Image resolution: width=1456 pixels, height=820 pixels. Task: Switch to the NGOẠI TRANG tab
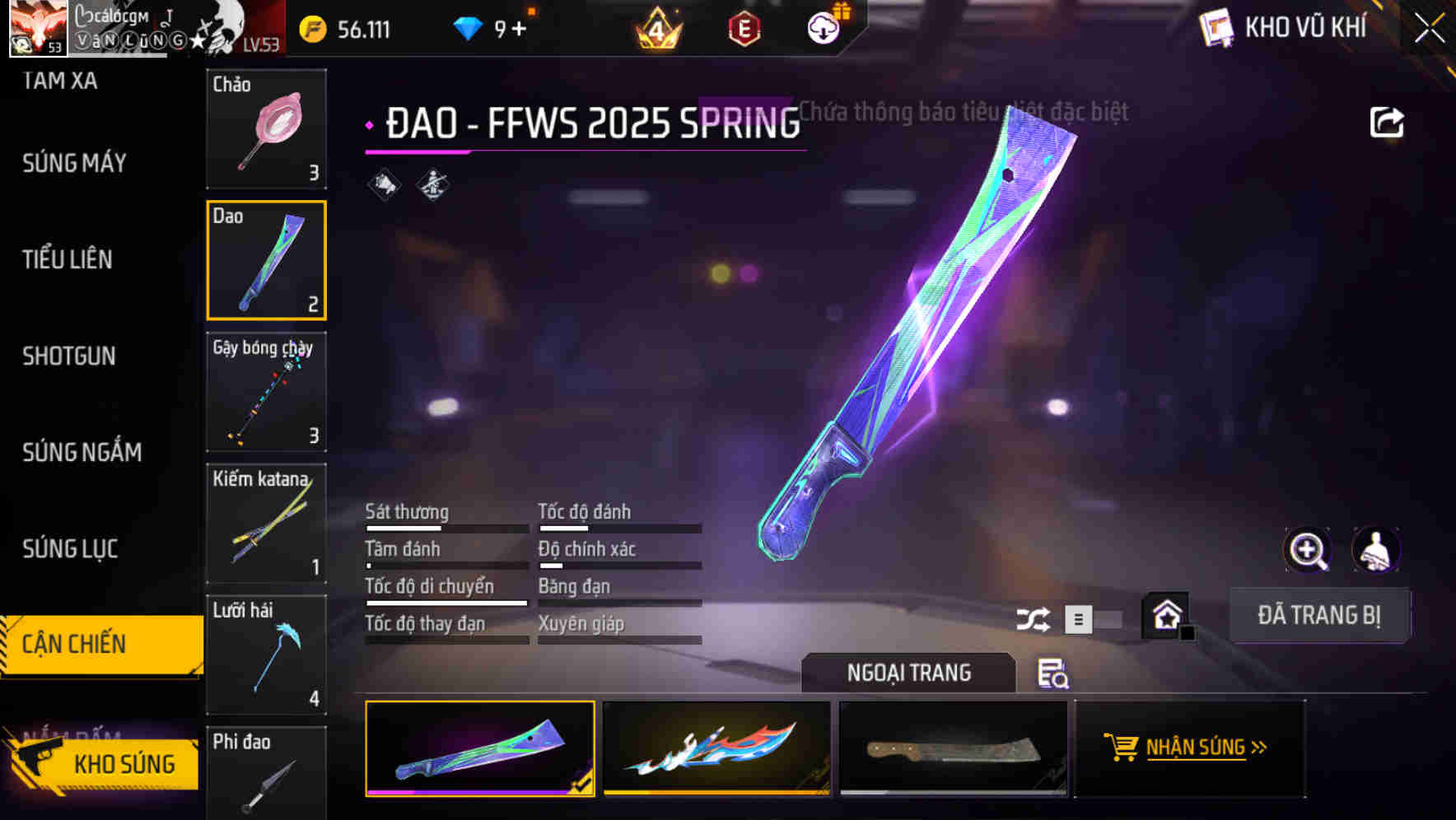pos(909,672)
